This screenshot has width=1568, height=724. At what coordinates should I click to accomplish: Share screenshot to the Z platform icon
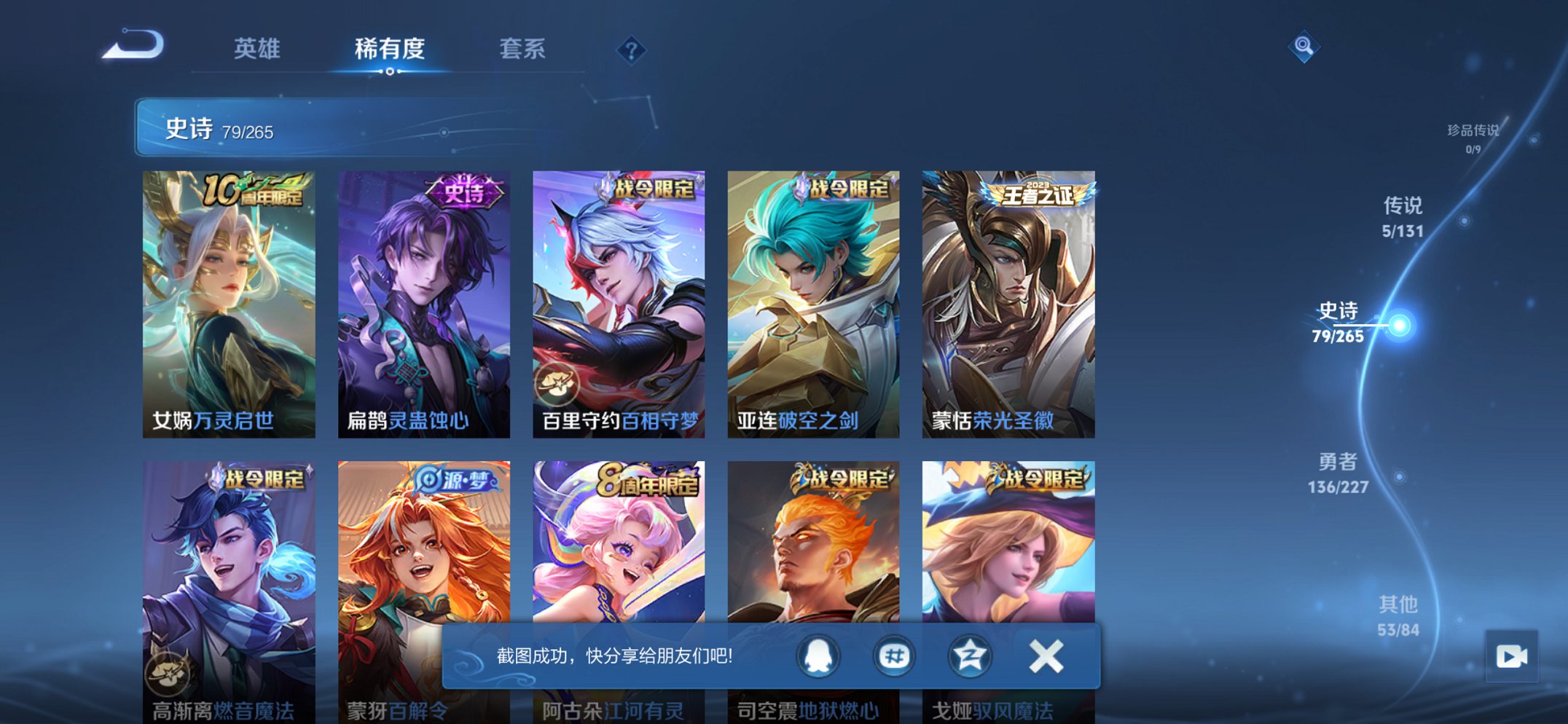tap(969, 655)
